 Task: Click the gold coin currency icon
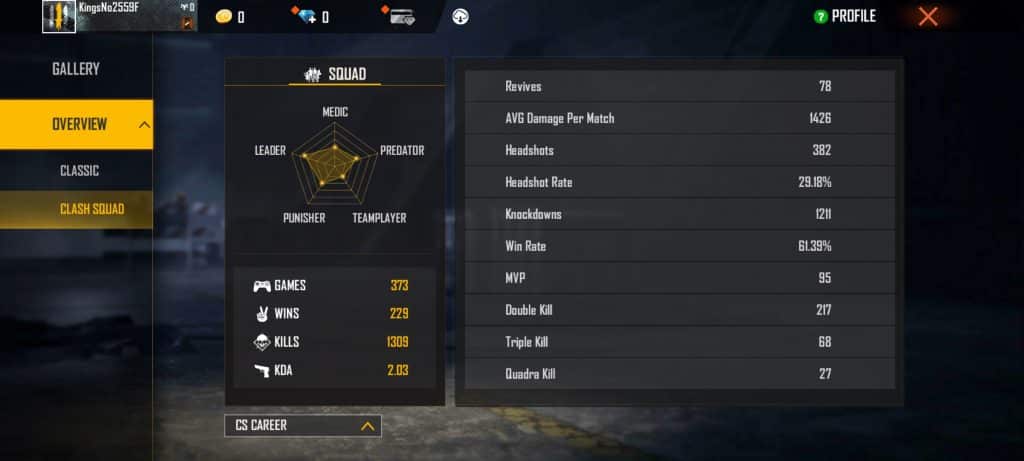[224, 17]
